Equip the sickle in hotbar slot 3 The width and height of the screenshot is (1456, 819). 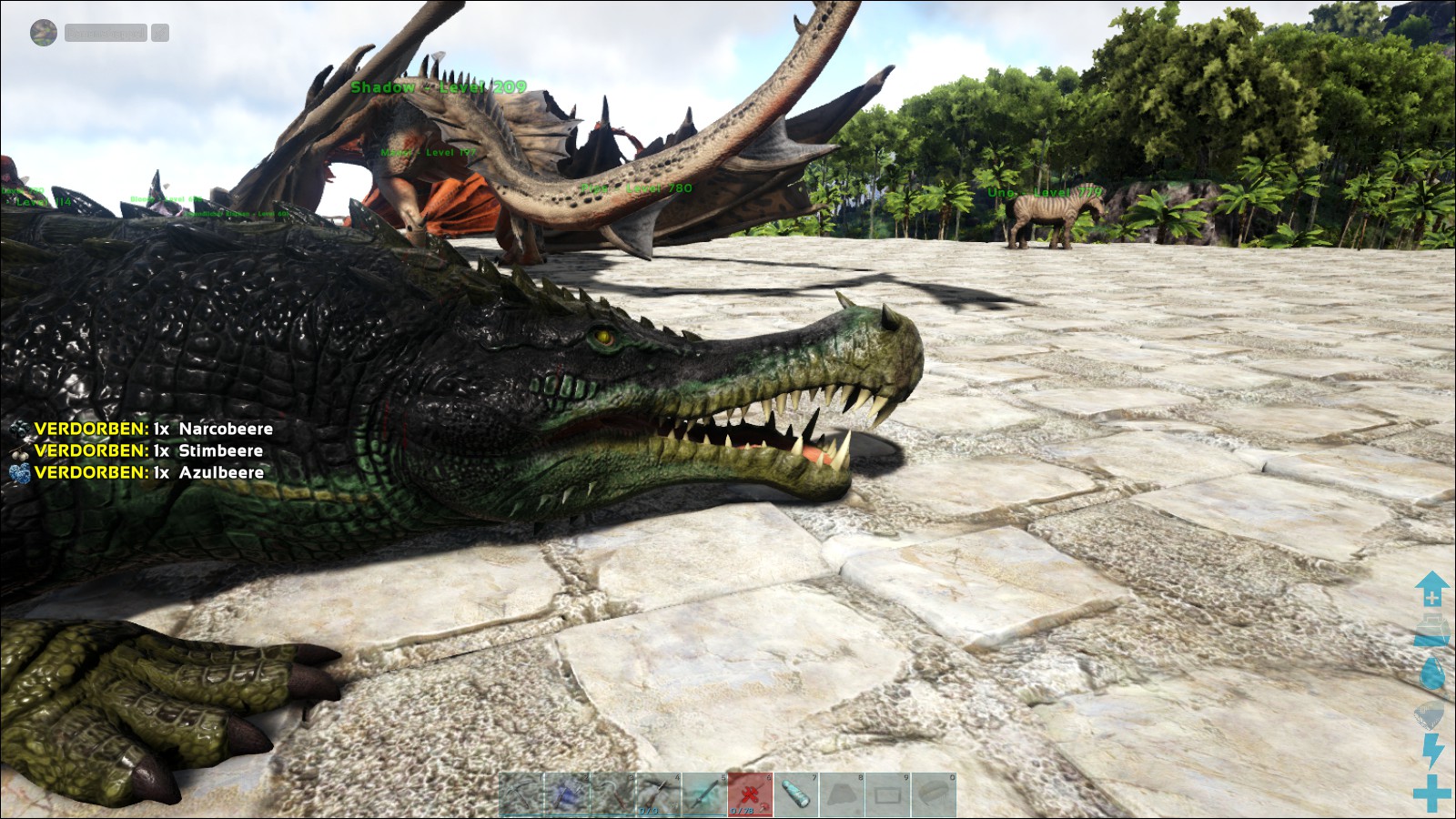[x=612, y=794]
